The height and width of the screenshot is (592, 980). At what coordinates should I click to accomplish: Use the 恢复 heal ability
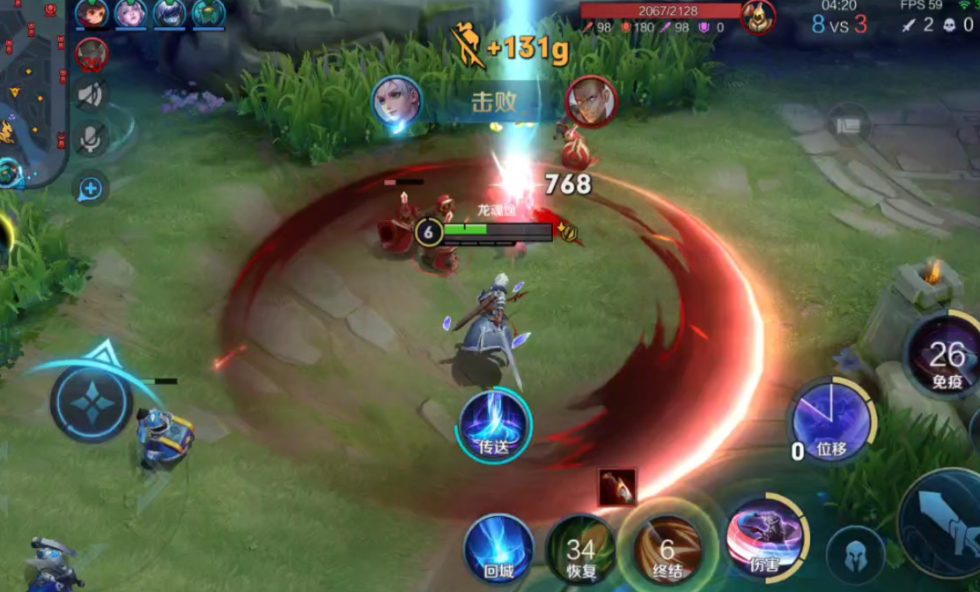coord(581,551)
